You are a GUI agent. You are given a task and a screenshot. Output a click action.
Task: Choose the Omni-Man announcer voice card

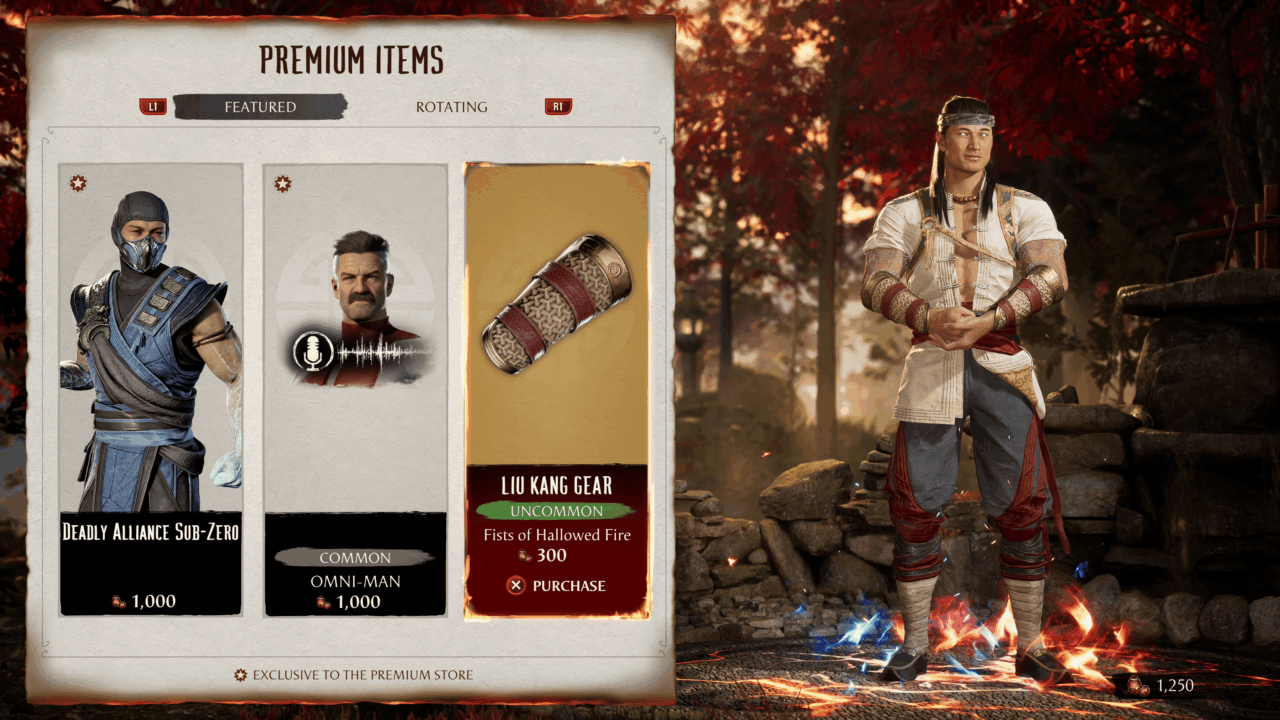point(355,390)
